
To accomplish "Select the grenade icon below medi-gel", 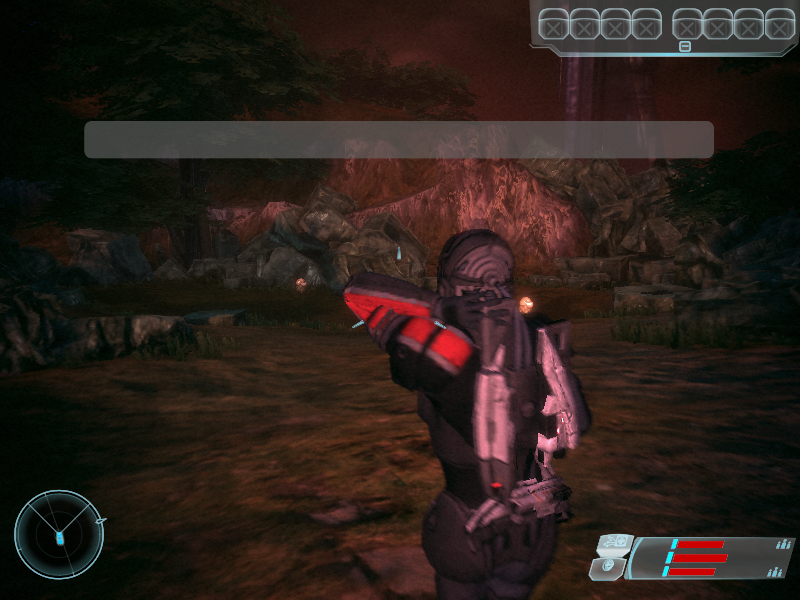I will [608, 569].
